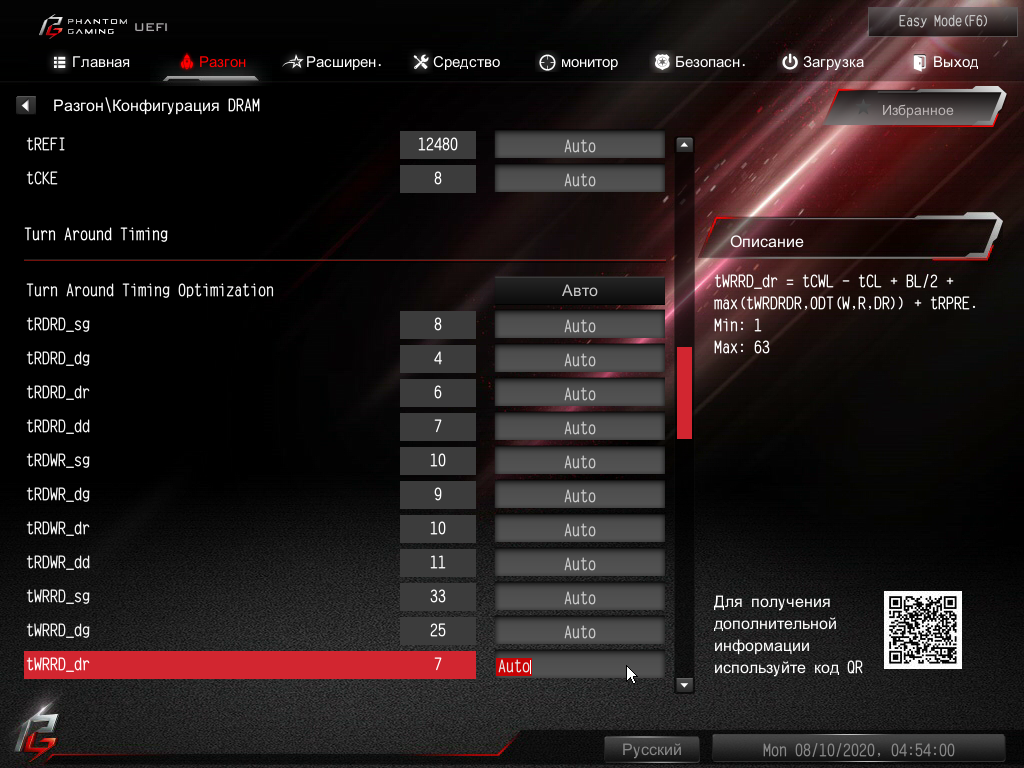Open the Главная tab
Viewport: 1024px width, 768px height.
pyautogui.click(x=91, y=62)
